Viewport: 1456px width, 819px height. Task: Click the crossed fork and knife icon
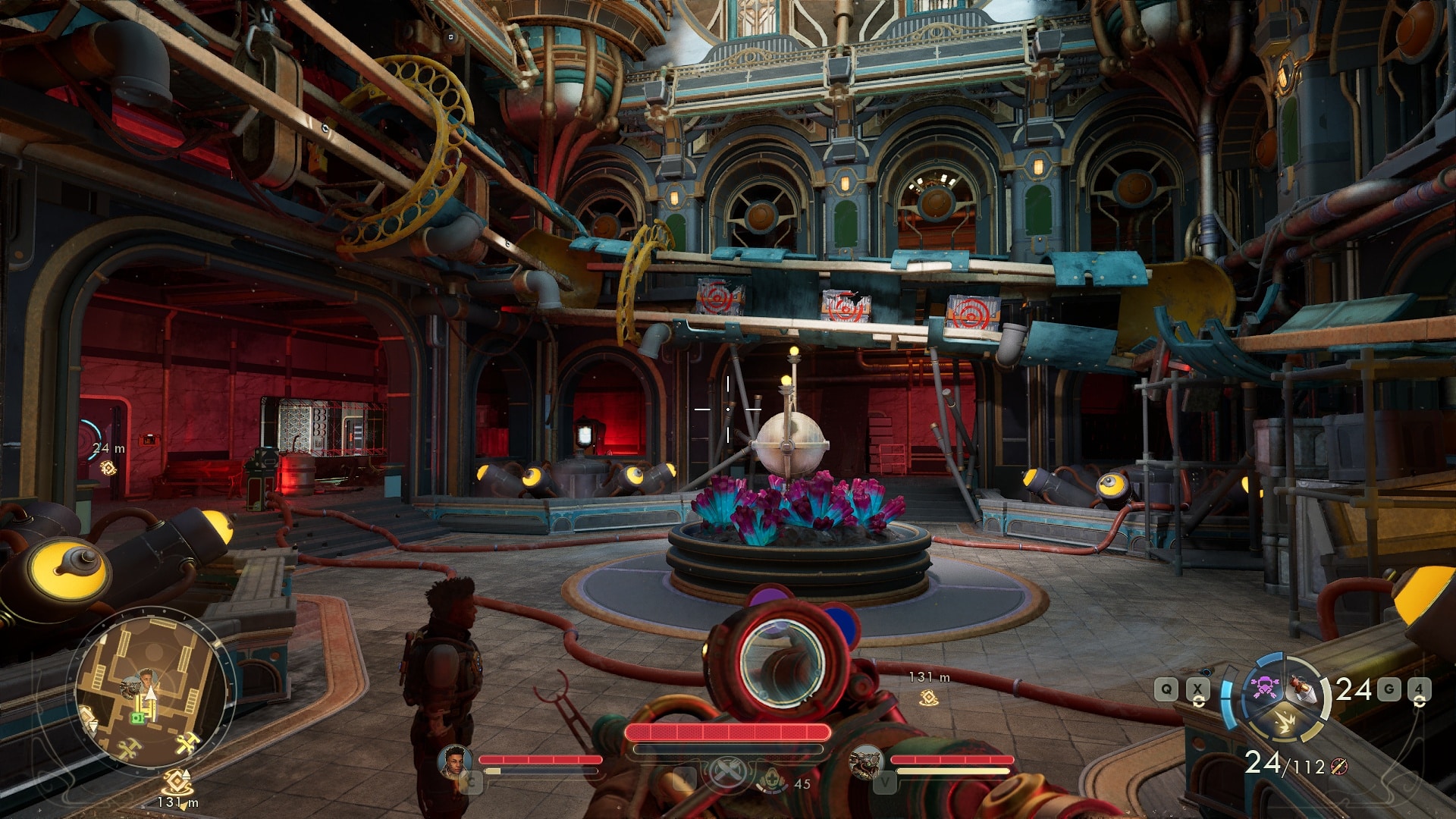pos(727,773)
